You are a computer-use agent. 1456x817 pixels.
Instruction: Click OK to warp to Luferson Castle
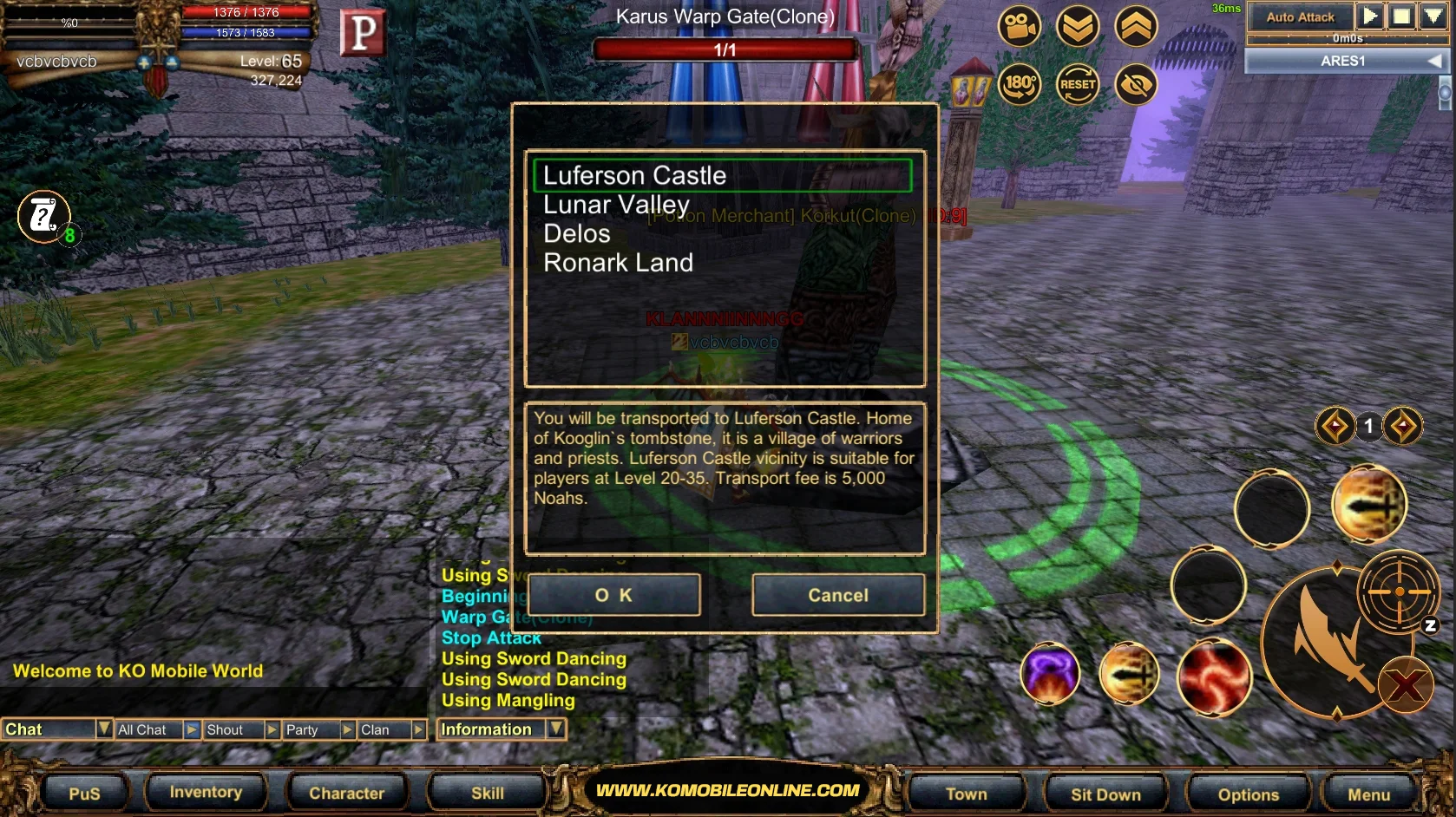pyautogui.click(x=614, y=595)
